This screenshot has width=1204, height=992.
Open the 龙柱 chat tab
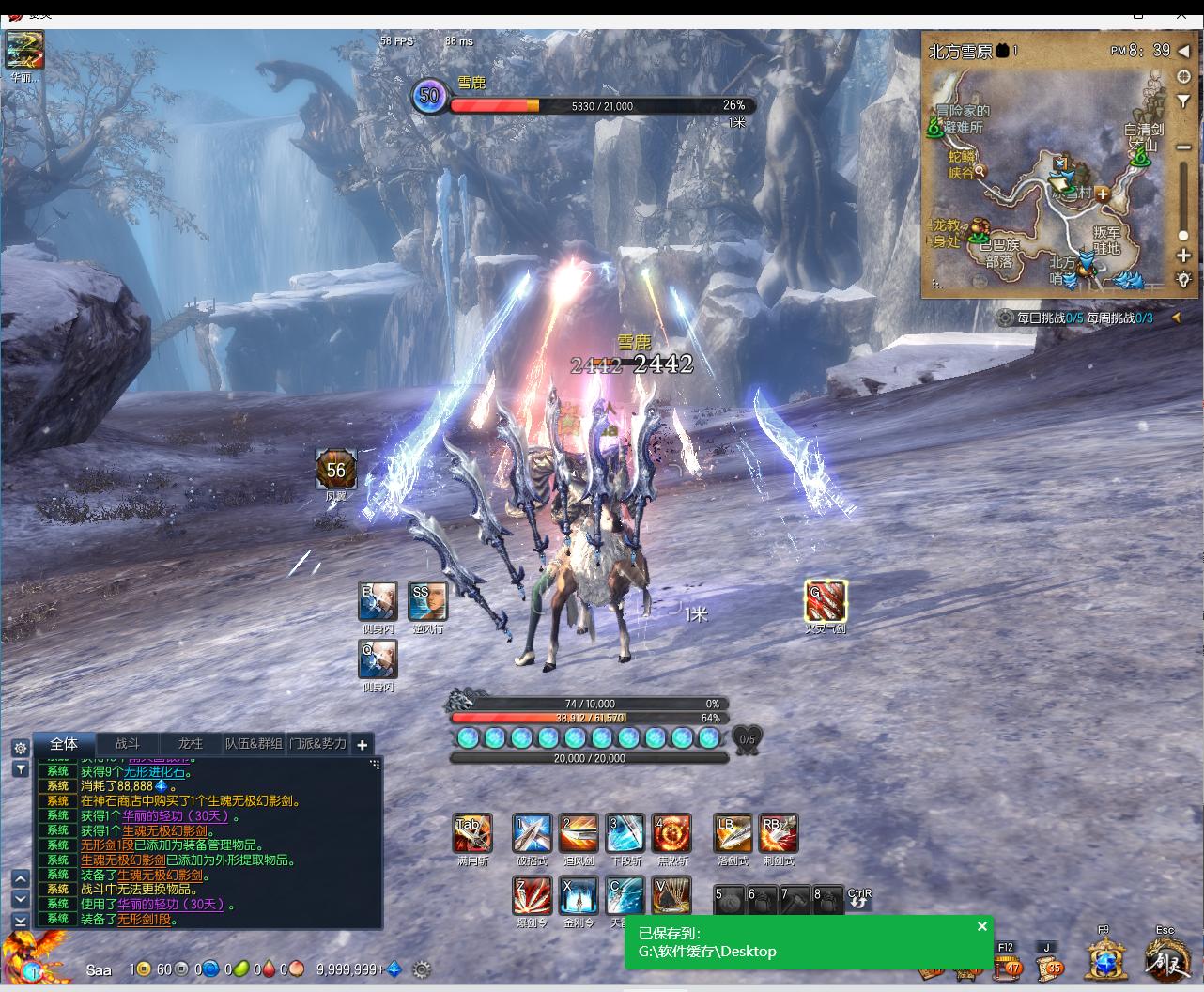click(191, 743)
